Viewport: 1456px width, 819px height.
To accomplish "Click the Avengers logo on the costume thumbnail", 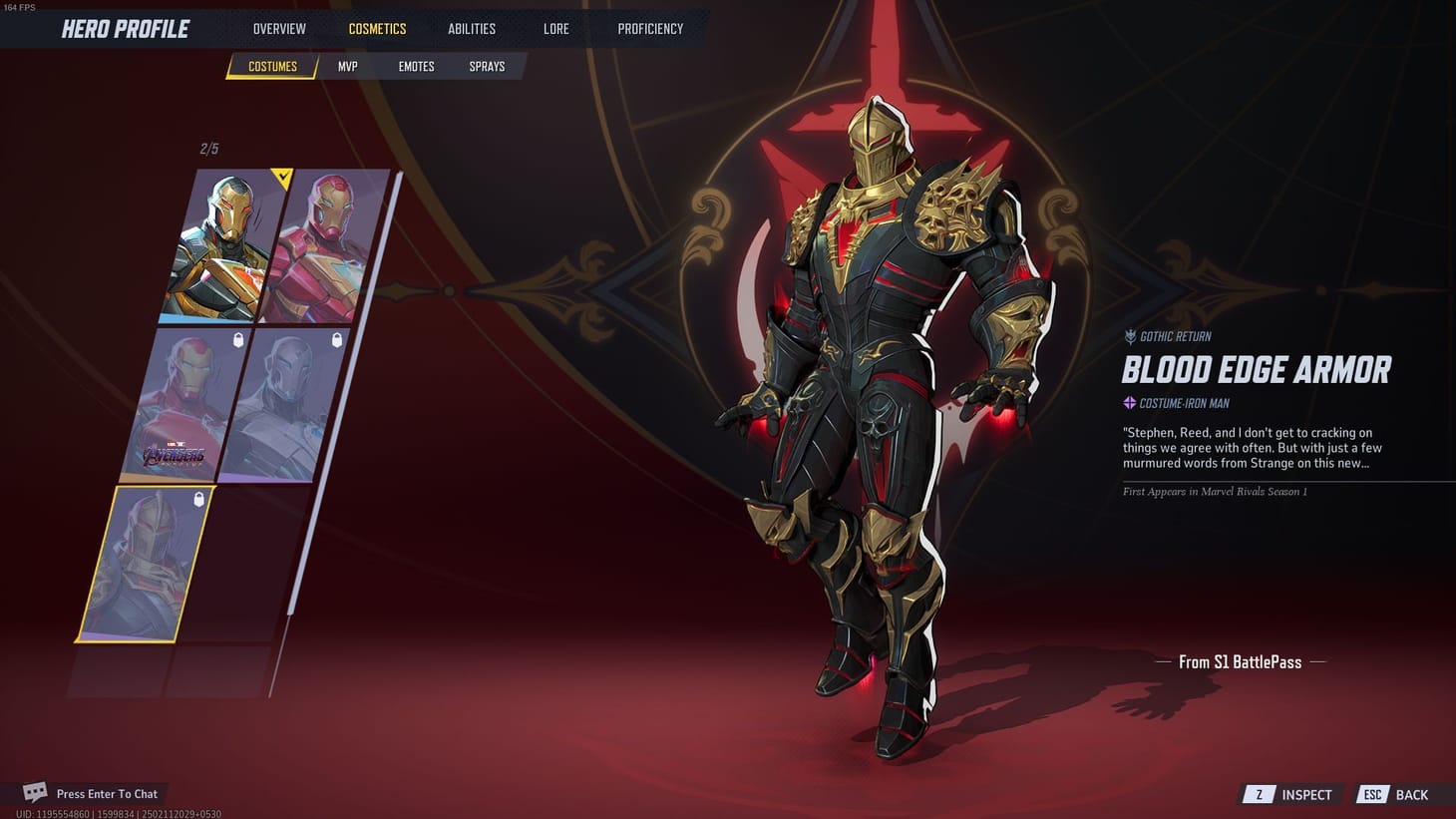I will [x=178, y=452].
